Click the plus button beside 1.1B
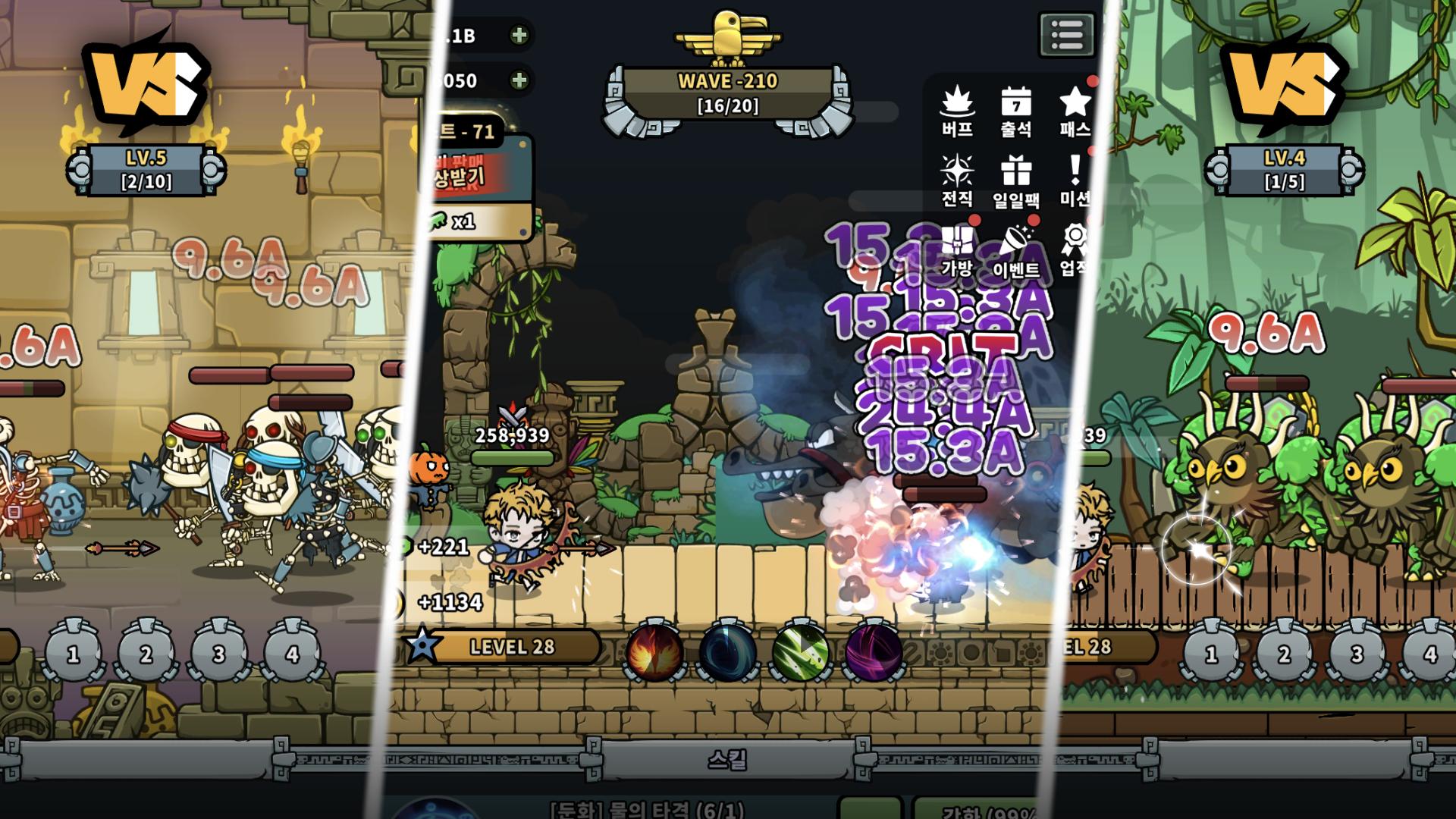The image size is (1456, 819). [x=519, y=35]
